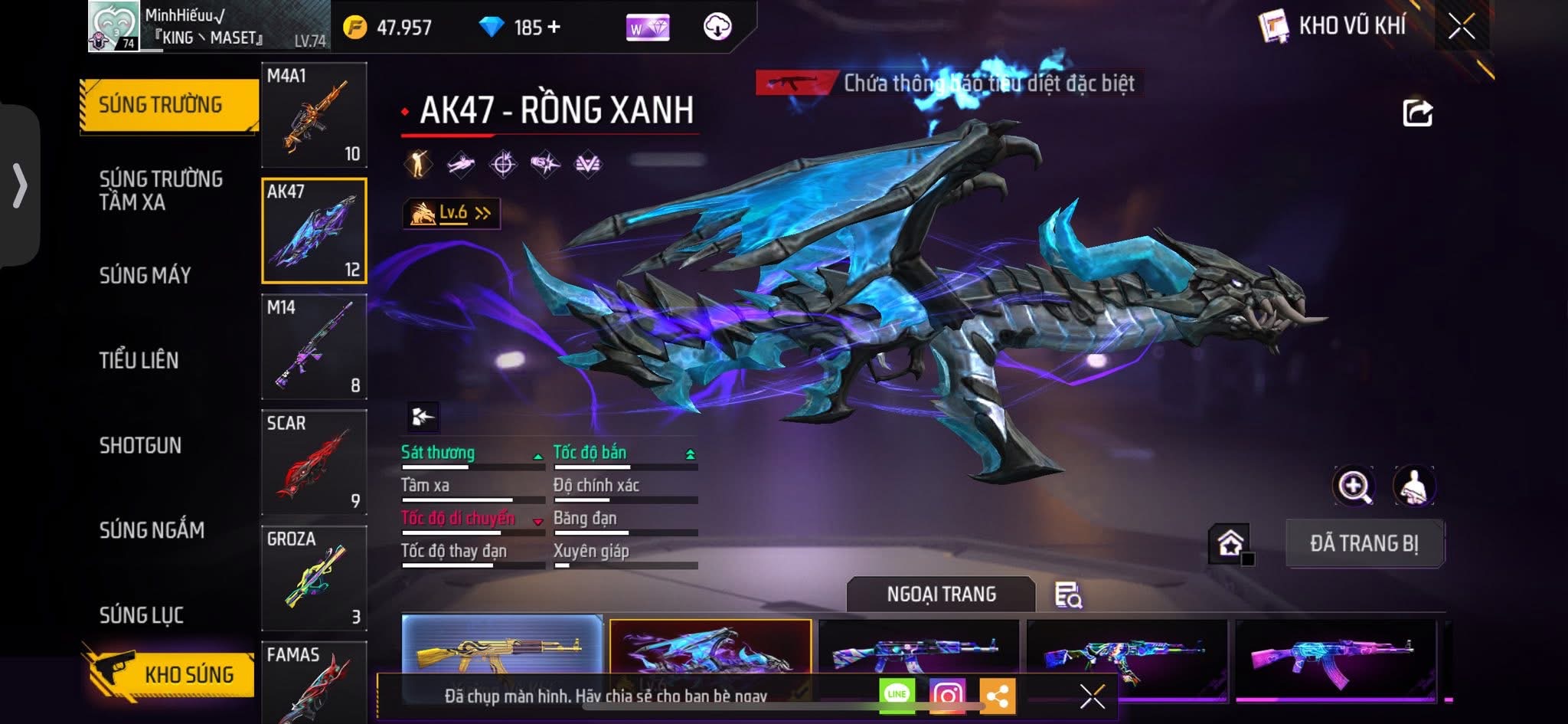Viewport: 1568px width, 724px height.
Task: Select the Tiểu Liên category
Action: click(x=139, y=360)
